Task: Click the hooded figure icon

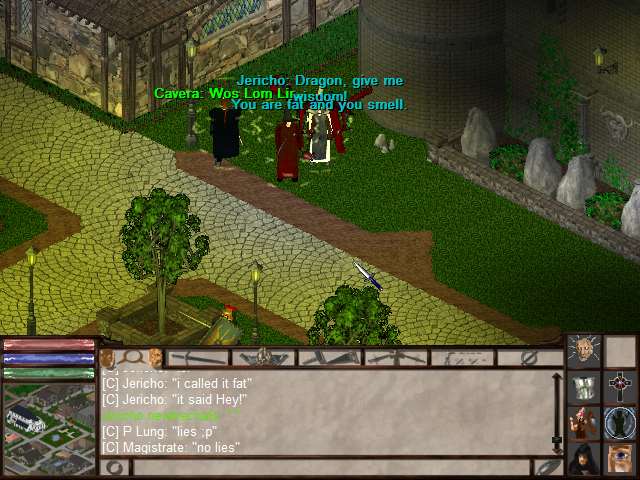Action: coord(584,458)
